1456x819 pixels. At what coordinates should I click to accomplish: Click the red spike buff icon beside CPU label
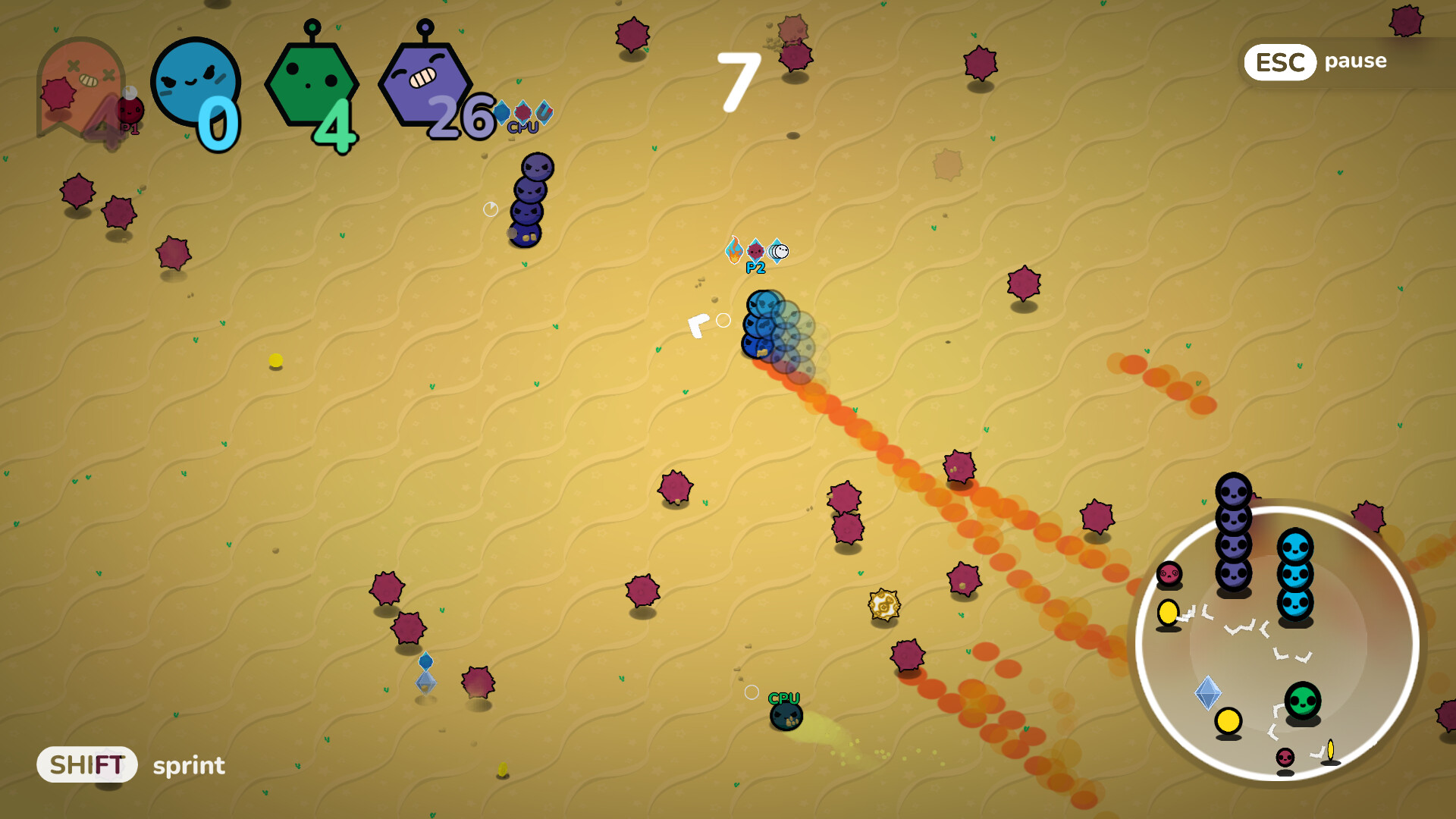tap(523, 112)
